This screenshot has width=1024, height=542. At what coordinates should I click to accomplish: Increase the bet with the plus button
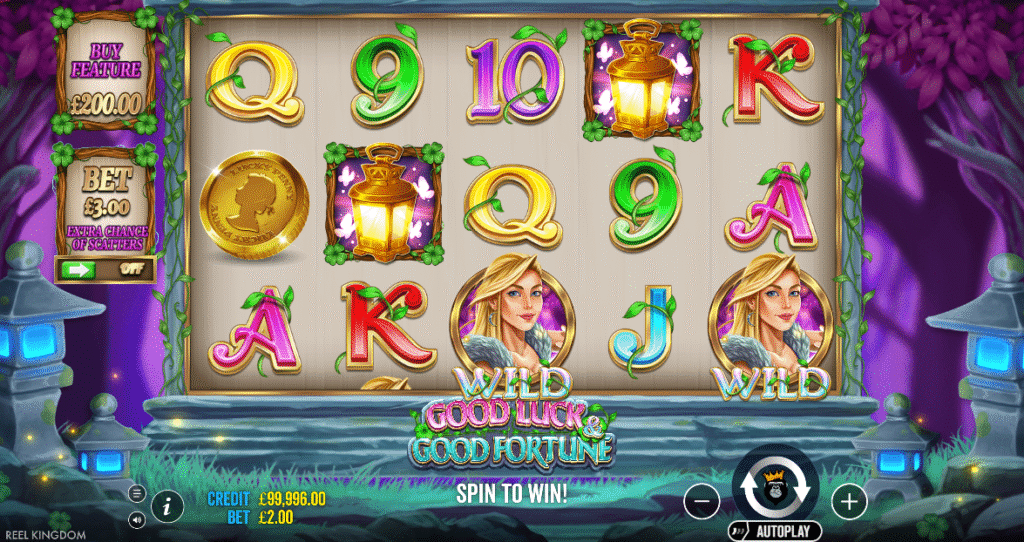click(848, 498)
